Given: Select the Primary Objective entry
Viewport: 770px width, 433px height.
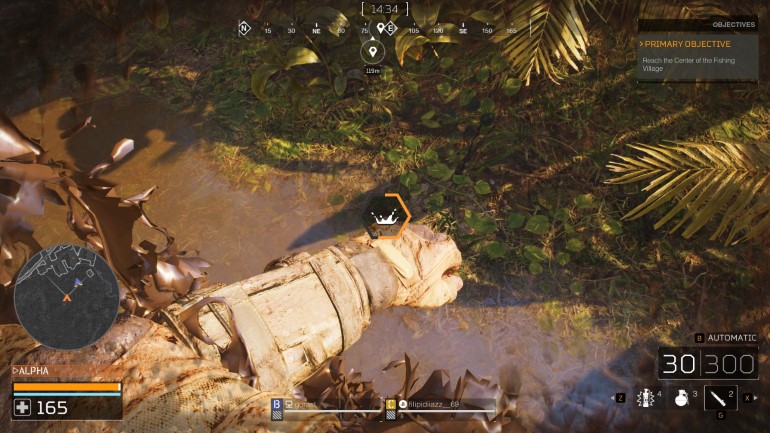Looking at the screenshot, I should pyautogui.click(x=688, y=44).
